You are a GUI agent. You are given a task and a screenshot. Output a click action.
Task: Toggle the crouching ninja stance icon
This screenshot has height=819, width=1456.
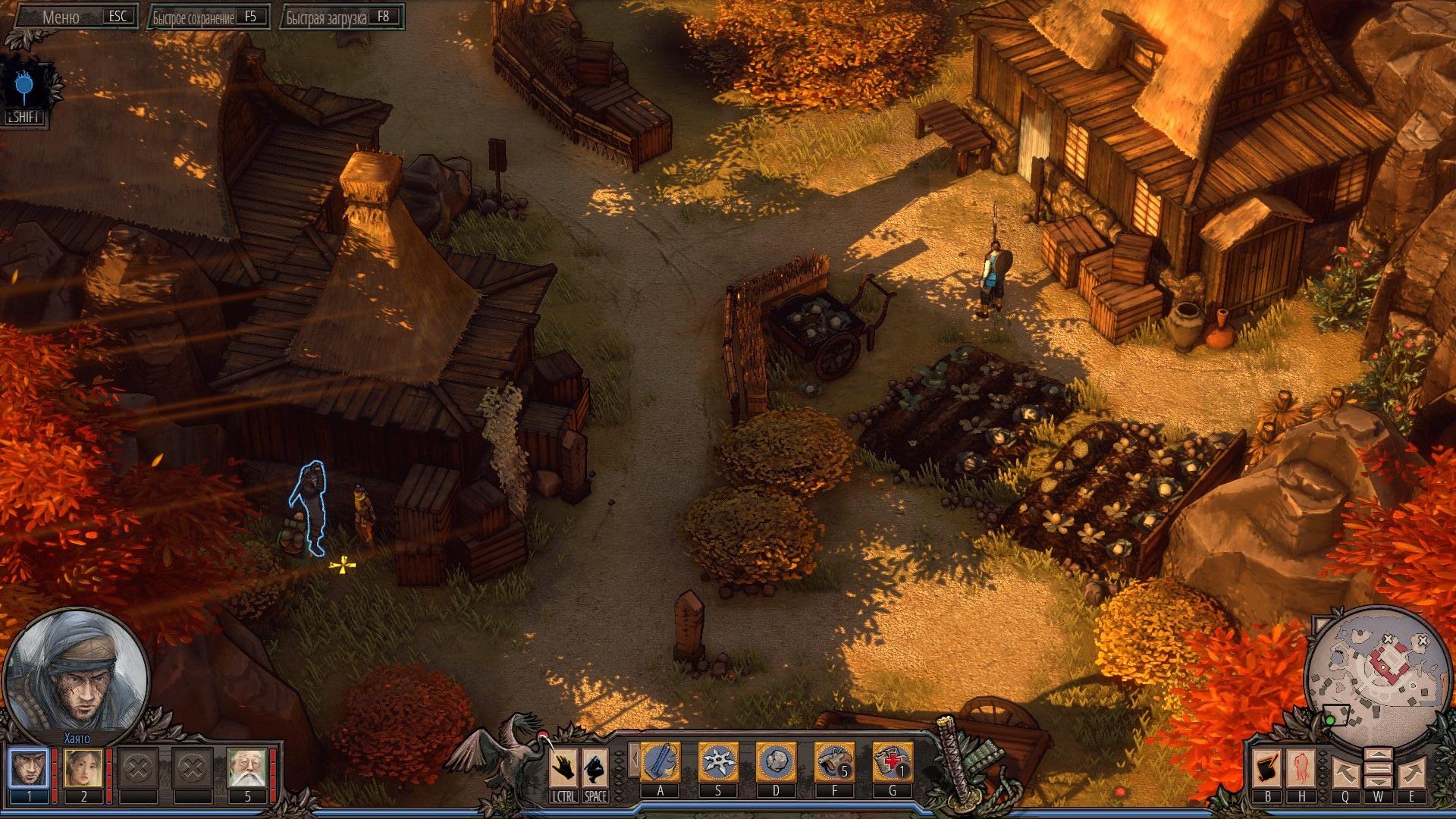[595, 767]
